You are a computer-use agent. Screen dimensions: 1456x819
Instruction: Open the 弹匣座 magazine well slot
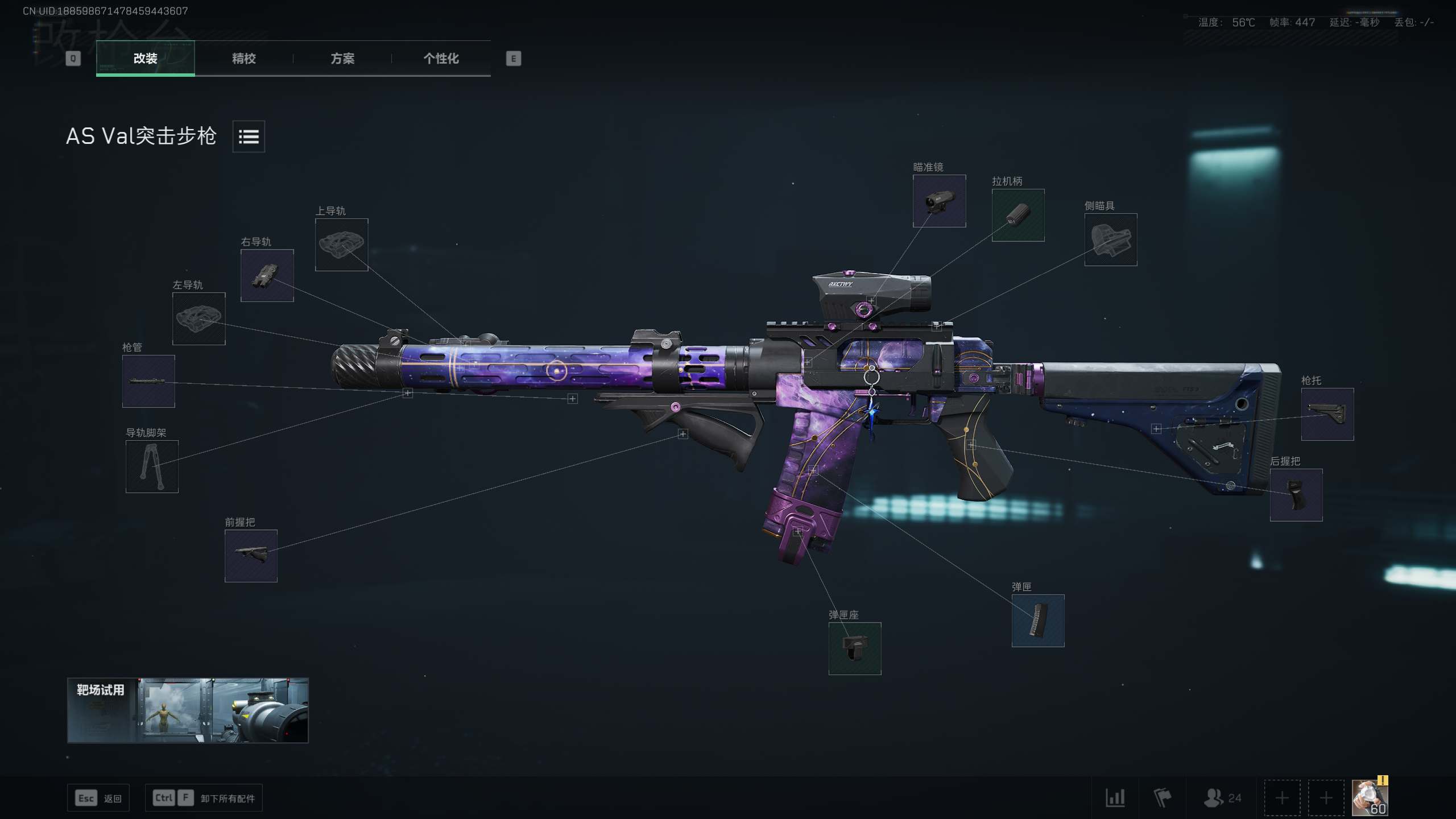click(x=854, y=648)
